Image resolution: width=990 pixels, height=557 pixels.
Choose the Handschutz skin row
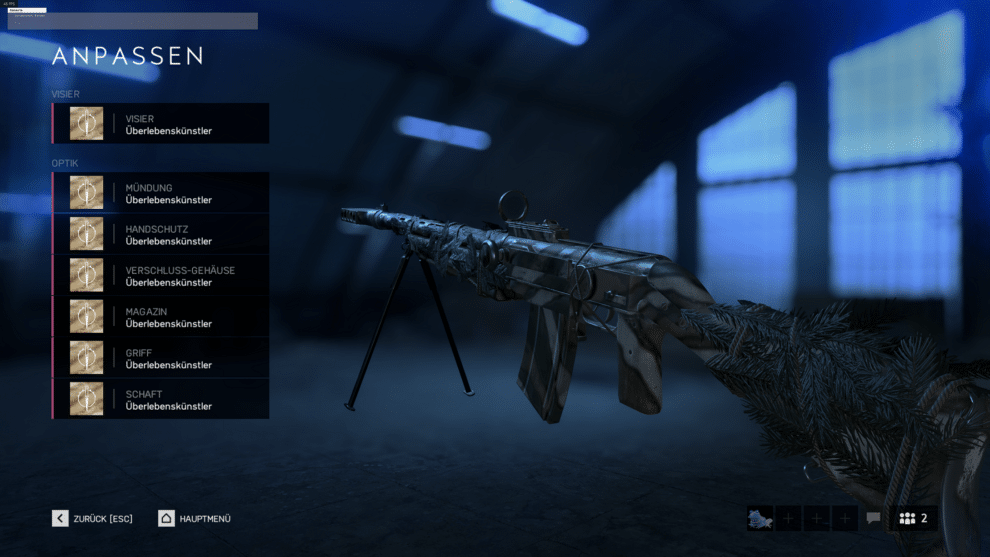click(161, 234)
